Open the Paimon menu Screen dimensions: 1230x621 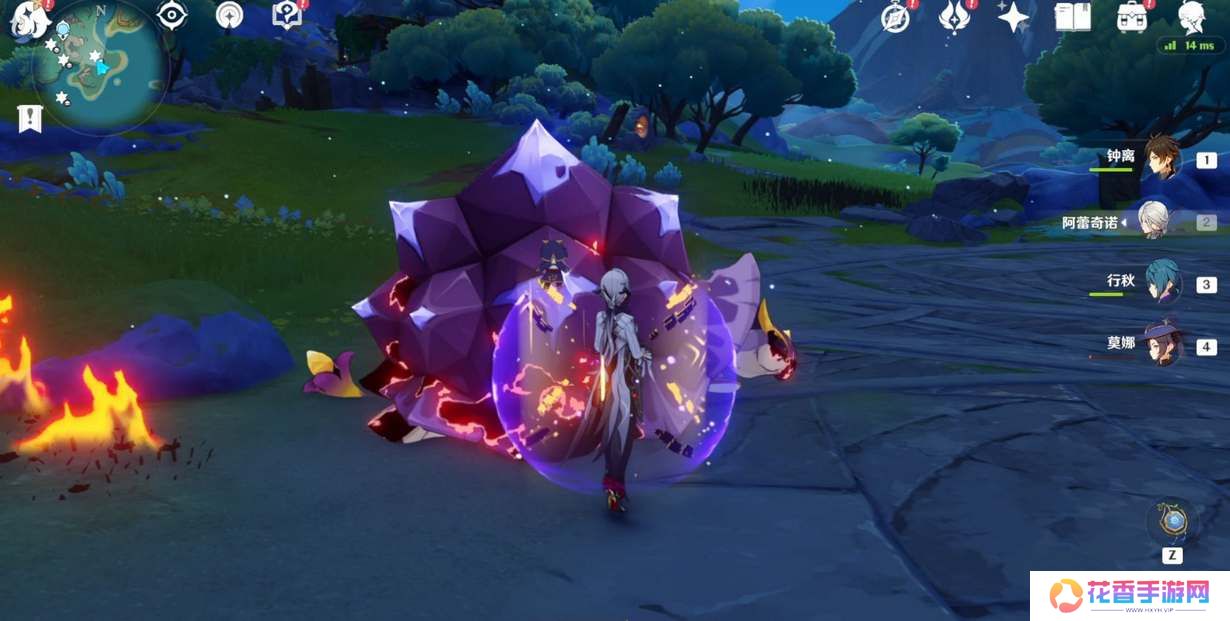pyautogui.click(x=27, y=18)
